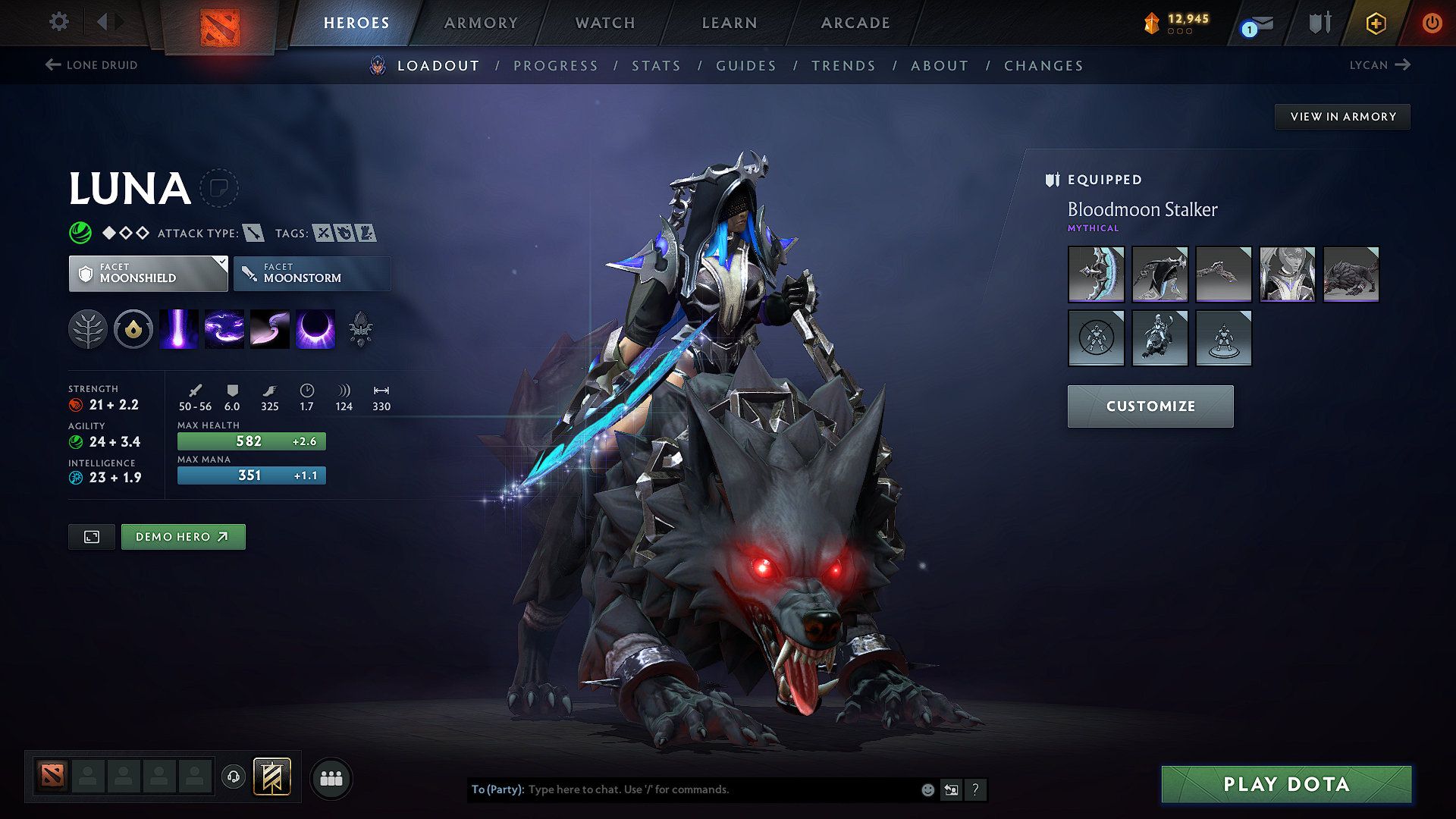The height and width of the screenshot is (819, 1456).
Task: Click Luna's talent tree icon
Action: (x=88, y=329)
